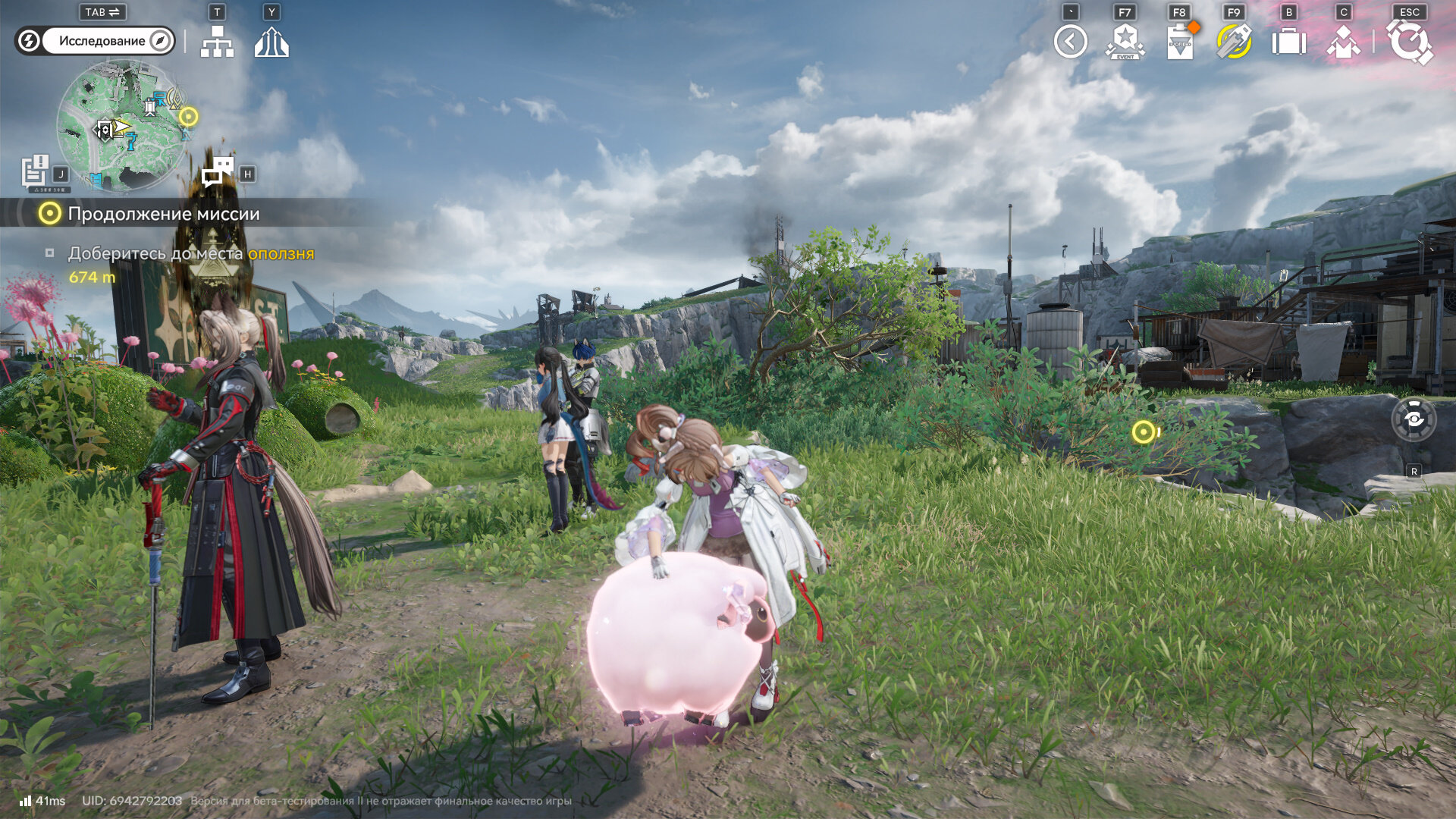This screenshot has width=1456, height=819.
Task: Click the ascension arrows icon under Y
Action: pyautogui.click(x=273, y=43)
